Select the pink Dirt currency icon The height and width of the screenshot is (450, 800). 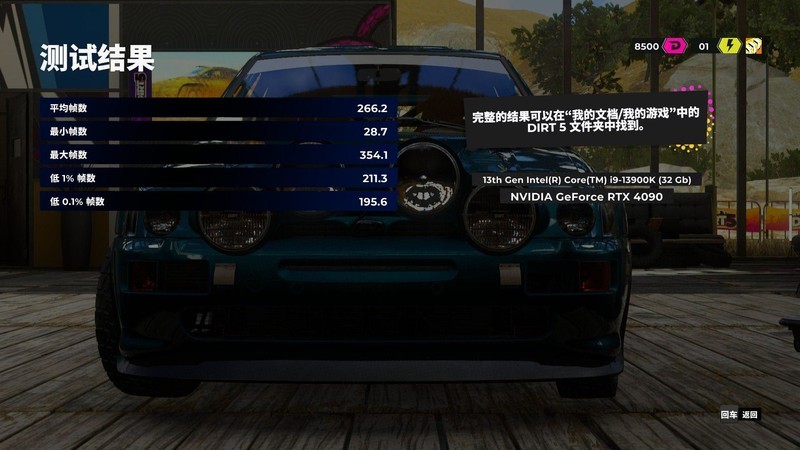(676, 46)
